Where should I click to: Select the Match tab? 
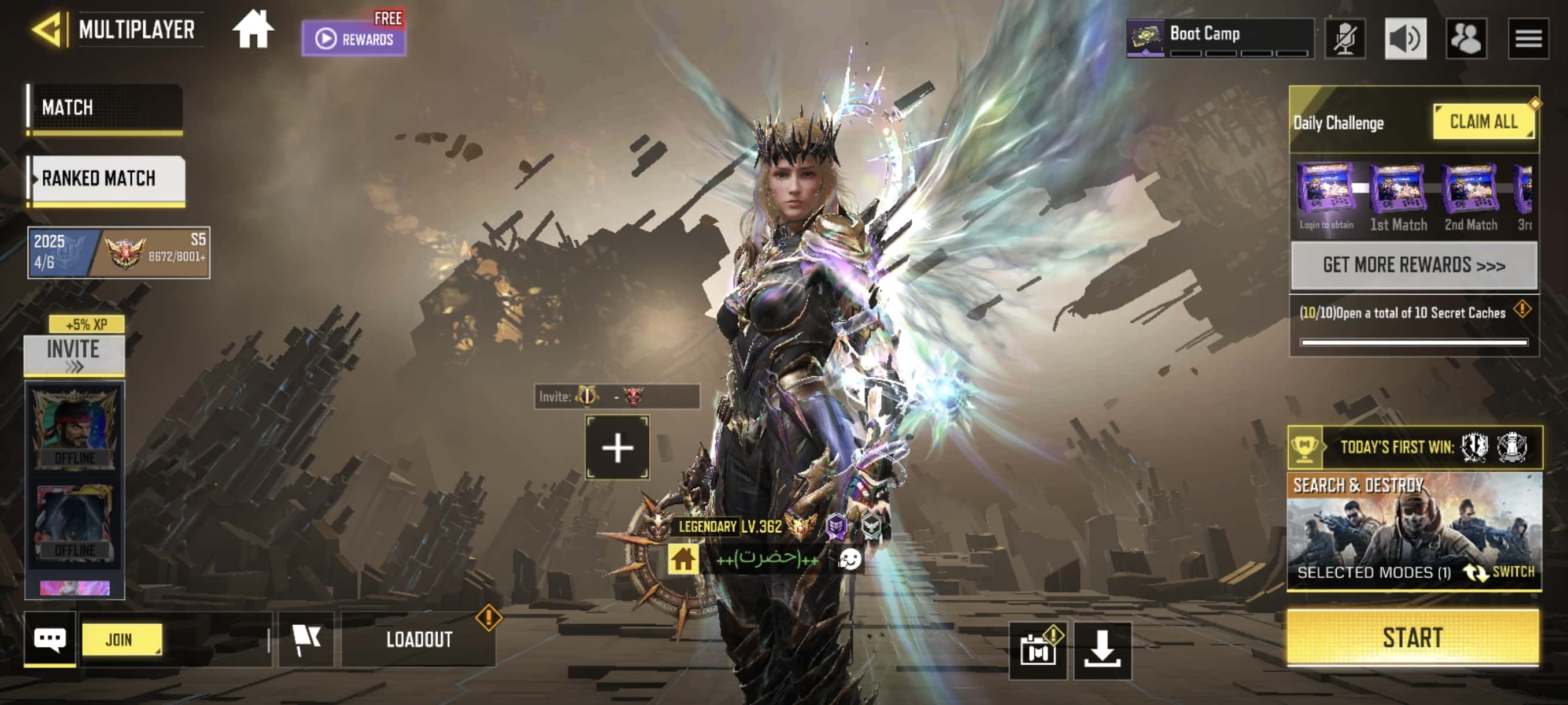click(x=105, y=107)
